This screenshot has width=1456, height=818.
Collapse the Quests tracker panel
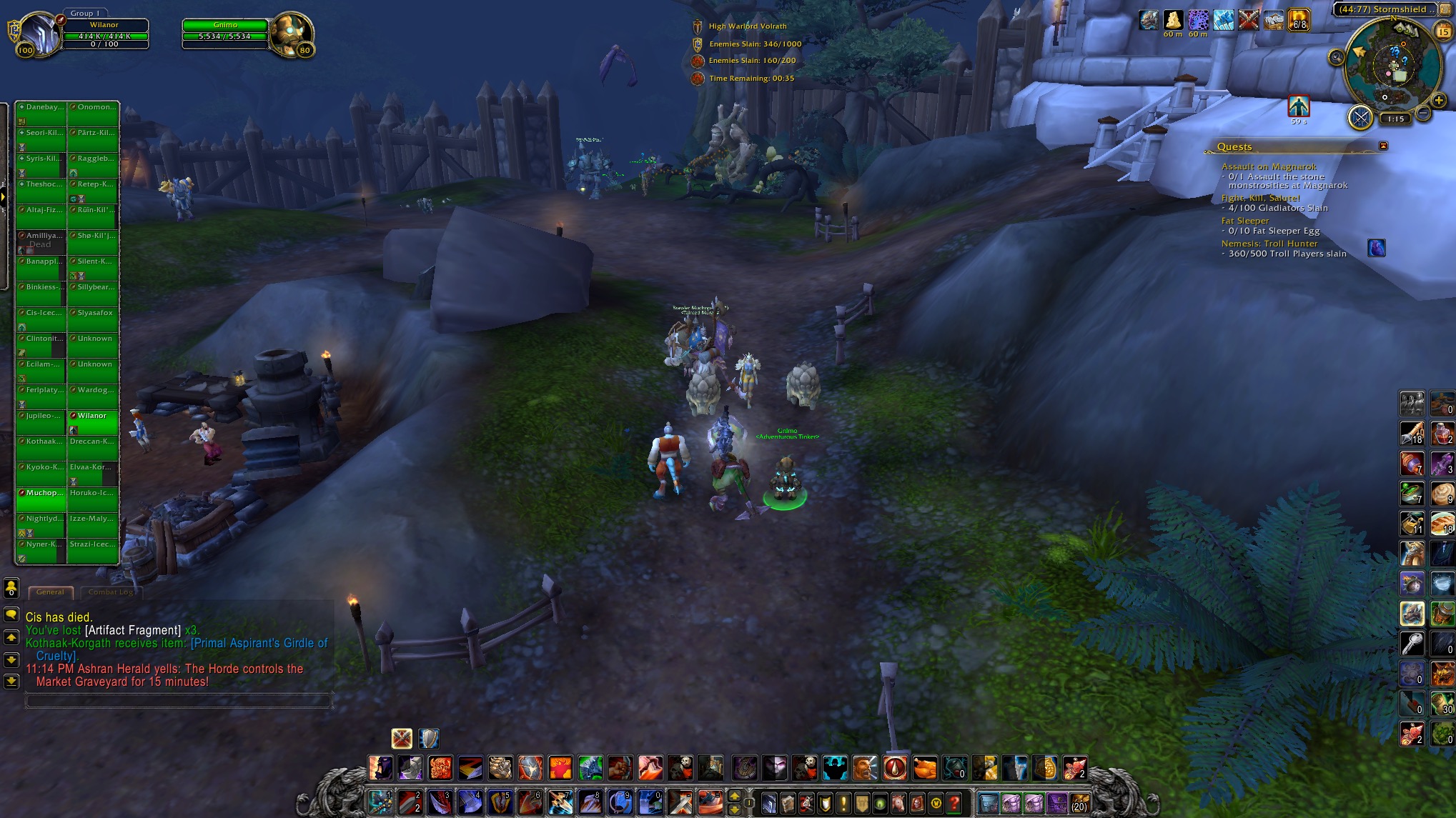pos(1383,146)
